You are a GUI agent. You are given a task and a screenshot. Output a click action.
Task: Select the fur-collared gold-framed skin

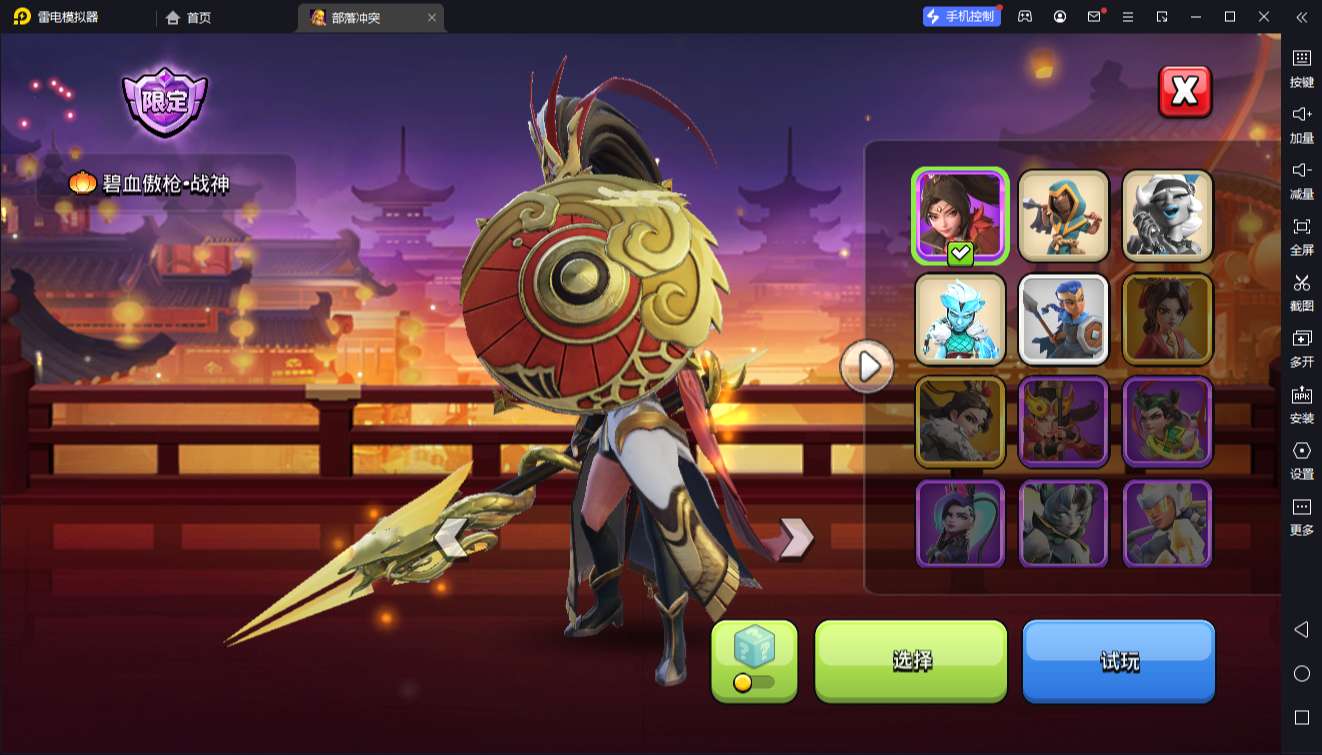(x=960, y=421)
